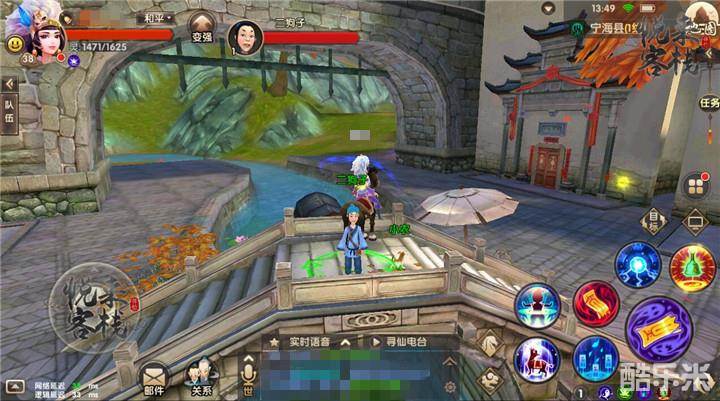The height and width of the screenshot is (401, 720).
Task: Select the 二狗子 target portrait
Action: [x=245, y=38]
